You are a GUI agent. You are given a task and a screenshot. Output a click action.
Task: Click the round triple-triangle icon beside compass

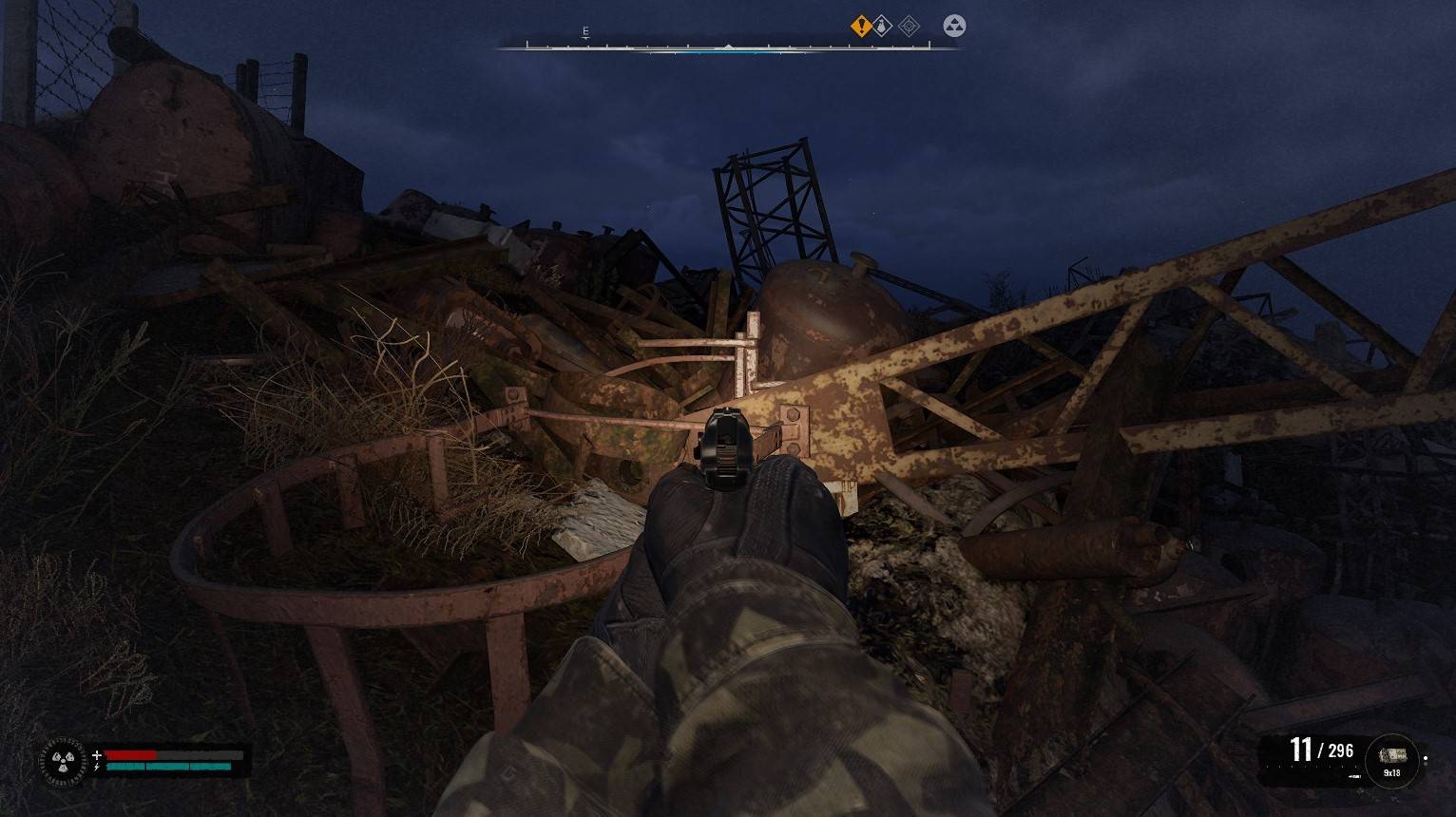pos(954,27)
